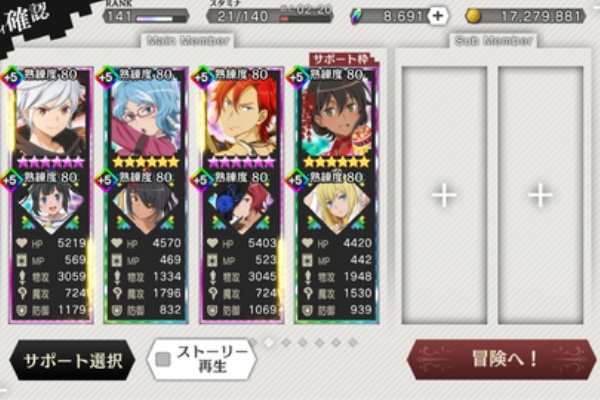Screen dimensions: 600x400
Task: Select the サポート枠 support member card
Action: pyautogui.click(x=338, y=120)
